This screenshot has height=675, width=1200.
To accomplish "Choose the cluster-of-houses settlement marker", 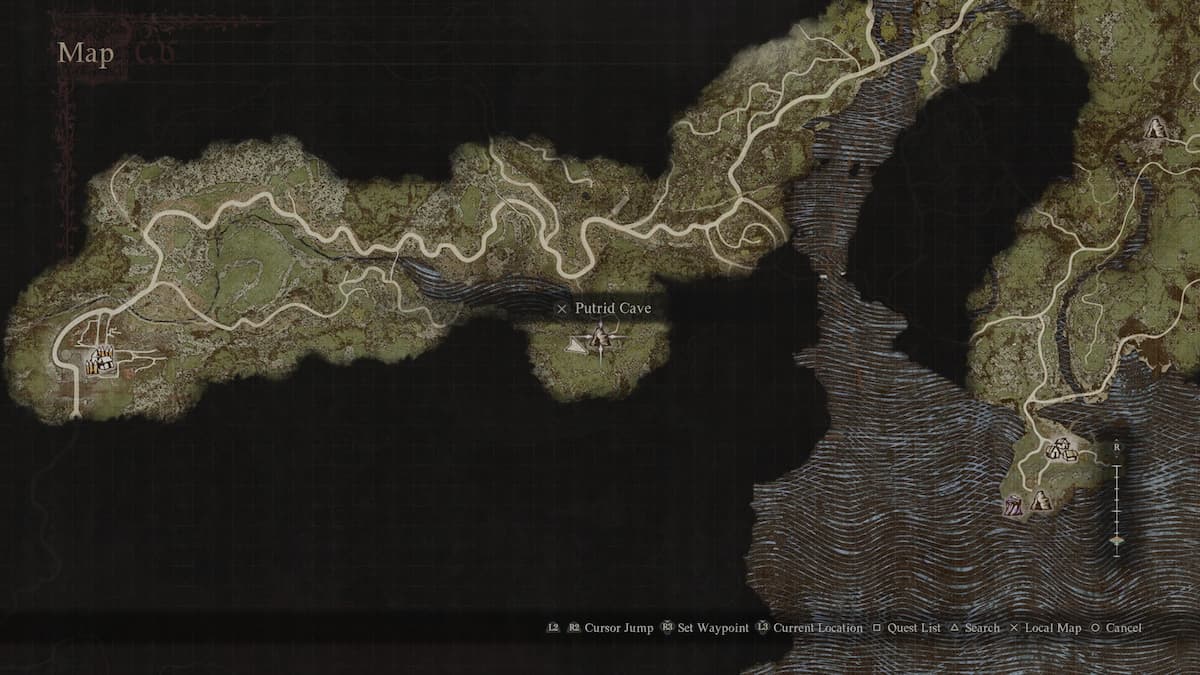I will [x=1061, y=450].
